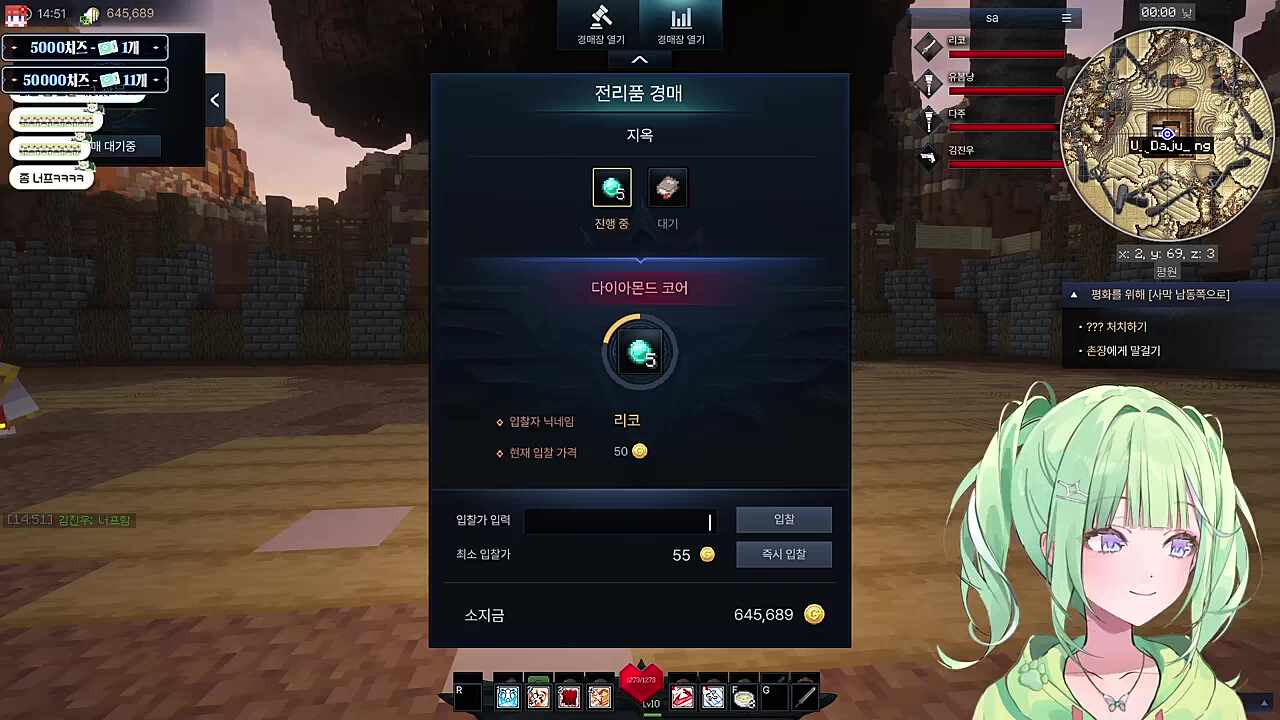Select the waiting item under 대기
The image size is (1280, 720).
668,187
